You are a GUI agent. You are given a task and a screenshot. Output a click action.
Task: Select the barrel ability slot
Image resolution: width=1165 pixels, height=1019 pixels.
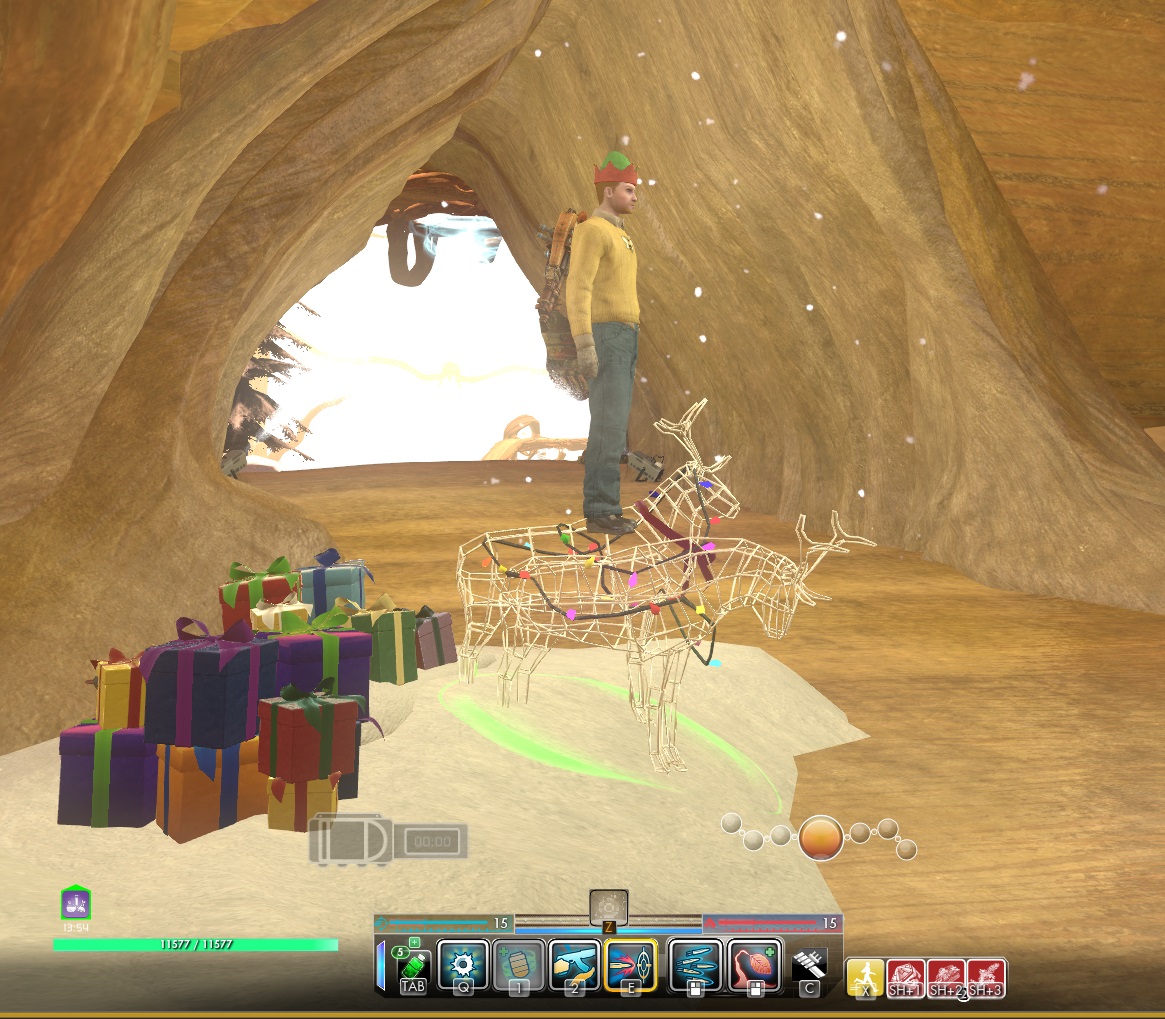click(518, 965)
